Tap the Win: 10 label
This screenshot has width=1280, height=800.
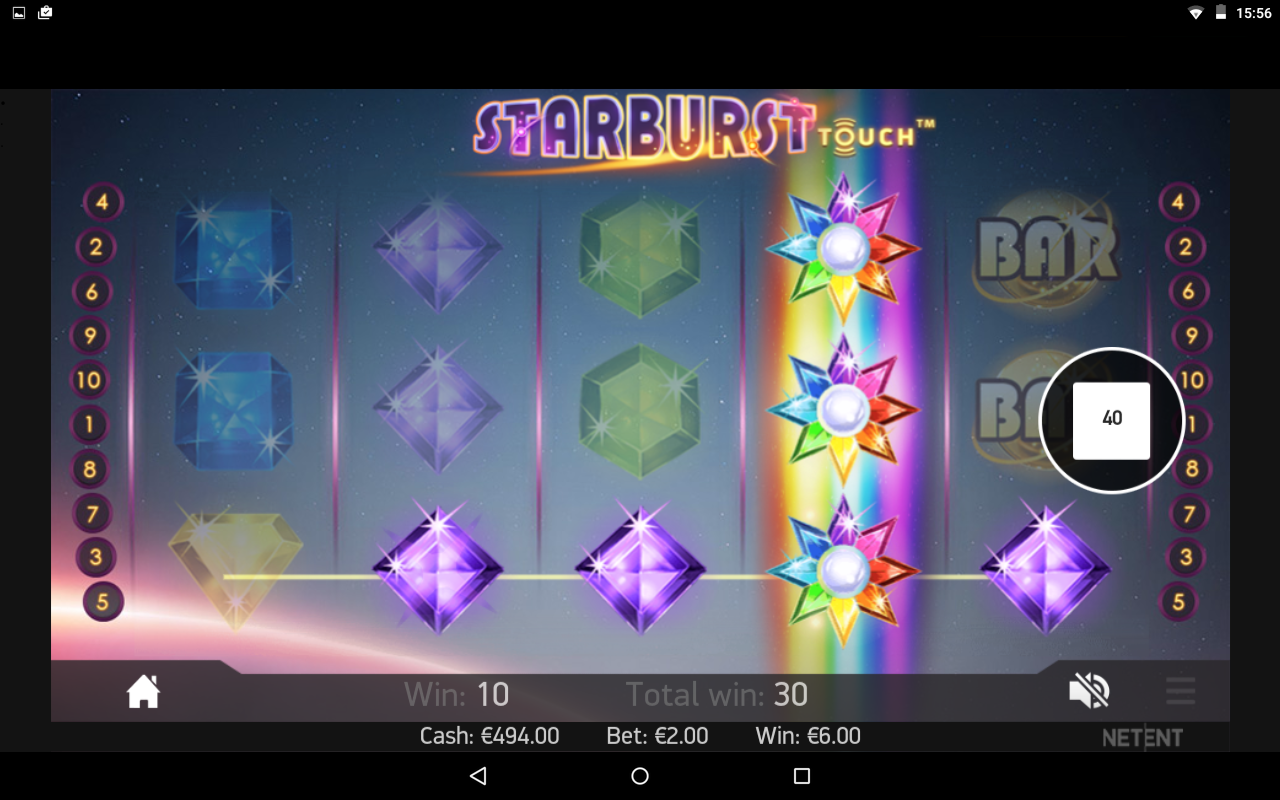[x=455, y=694]
